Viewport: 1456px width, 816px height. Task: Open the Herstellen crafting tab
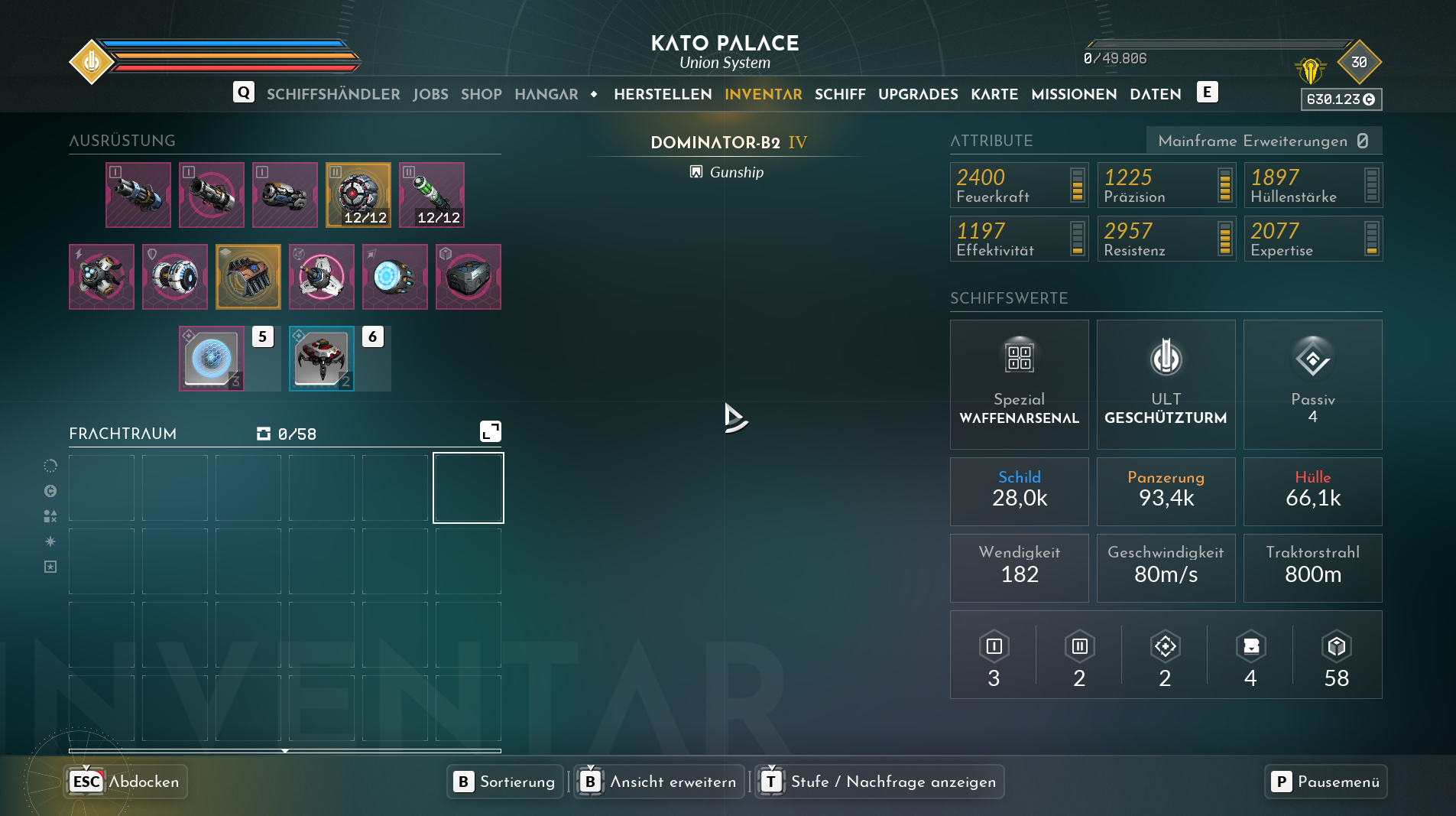[x=663, y=94]
